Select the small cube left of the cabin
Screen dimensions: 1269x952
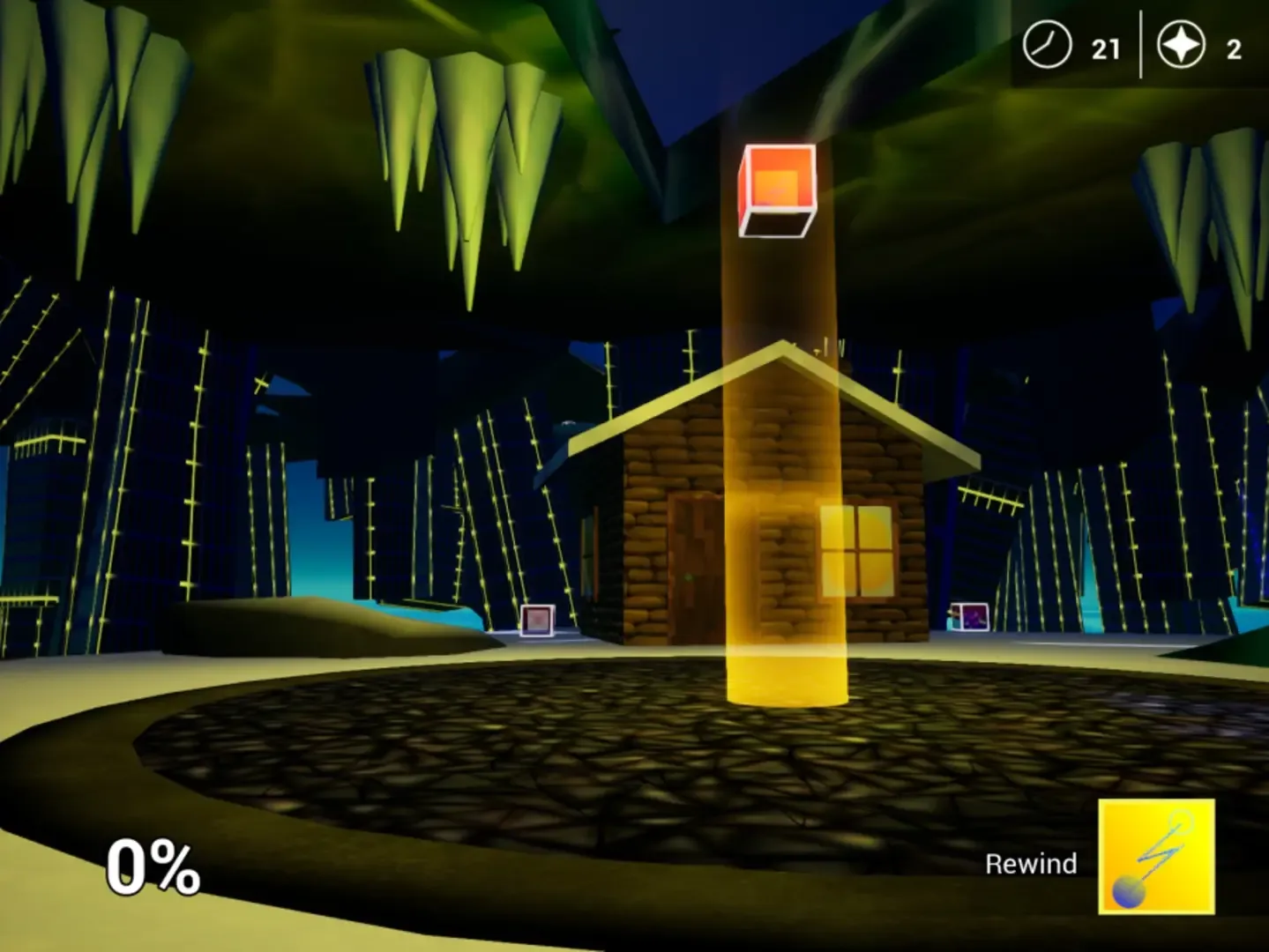536,620
